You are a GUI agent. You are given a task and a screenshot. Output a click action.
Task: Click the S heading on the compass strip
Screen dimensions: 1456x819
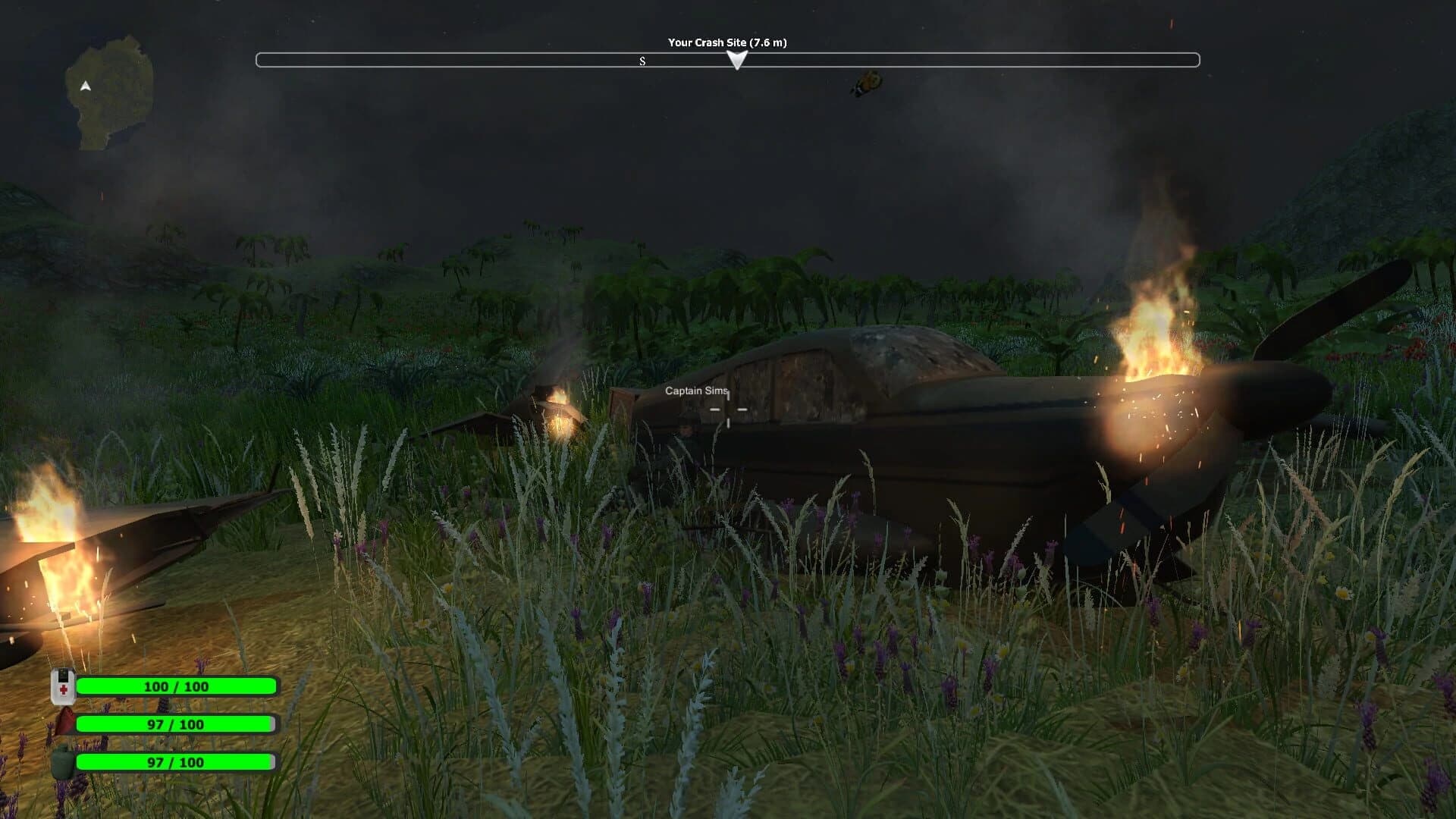642,61
